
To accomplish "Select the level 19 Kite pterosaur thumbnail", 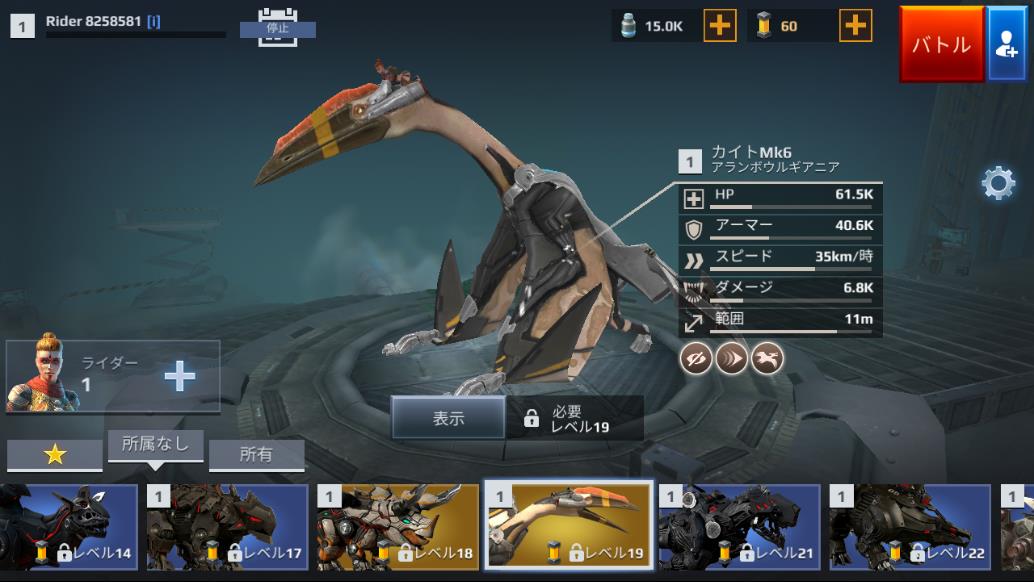I will [569, 526].
